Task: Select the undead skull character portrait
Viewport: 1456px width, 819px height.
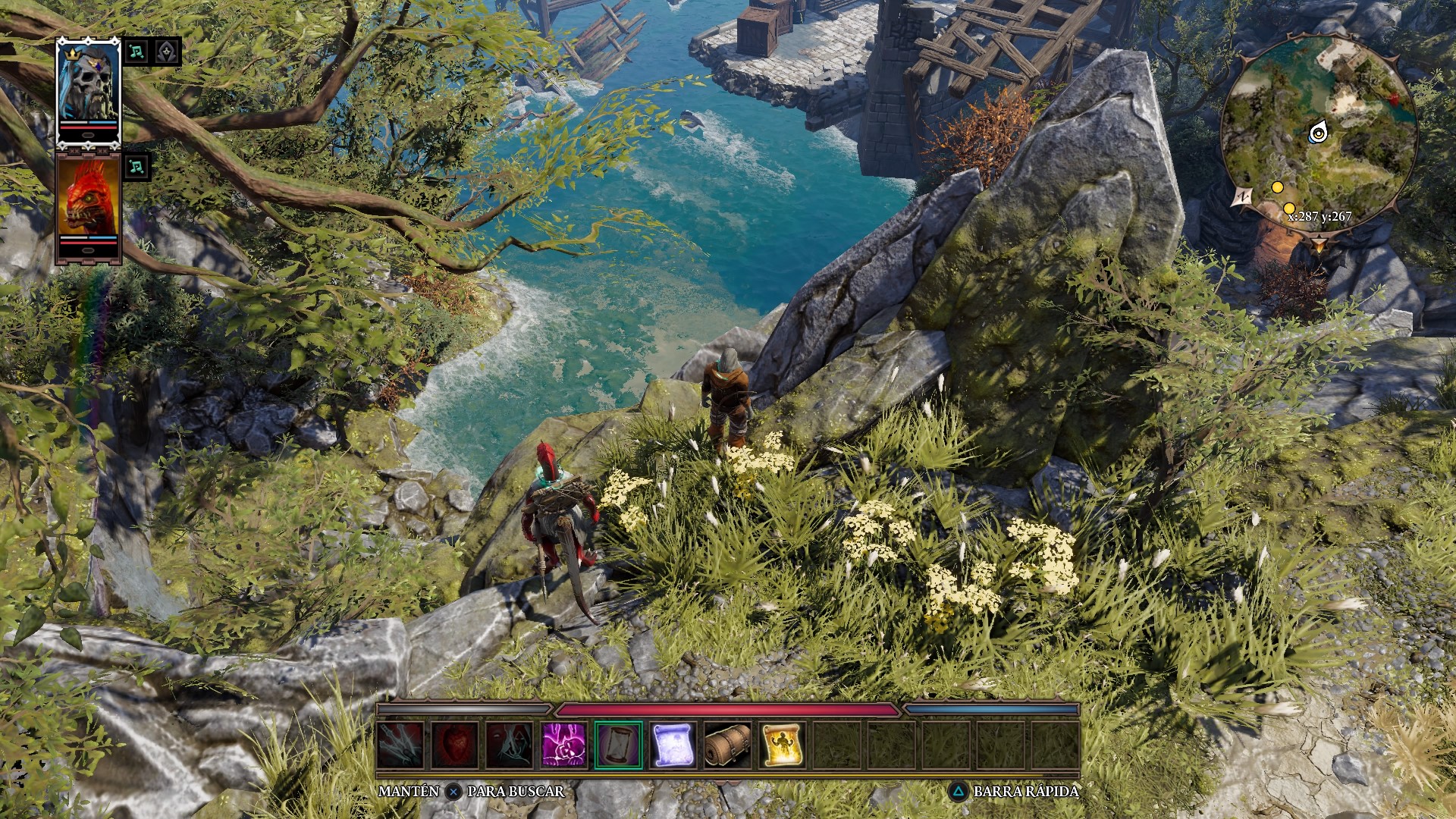Action: coord(89,89)
